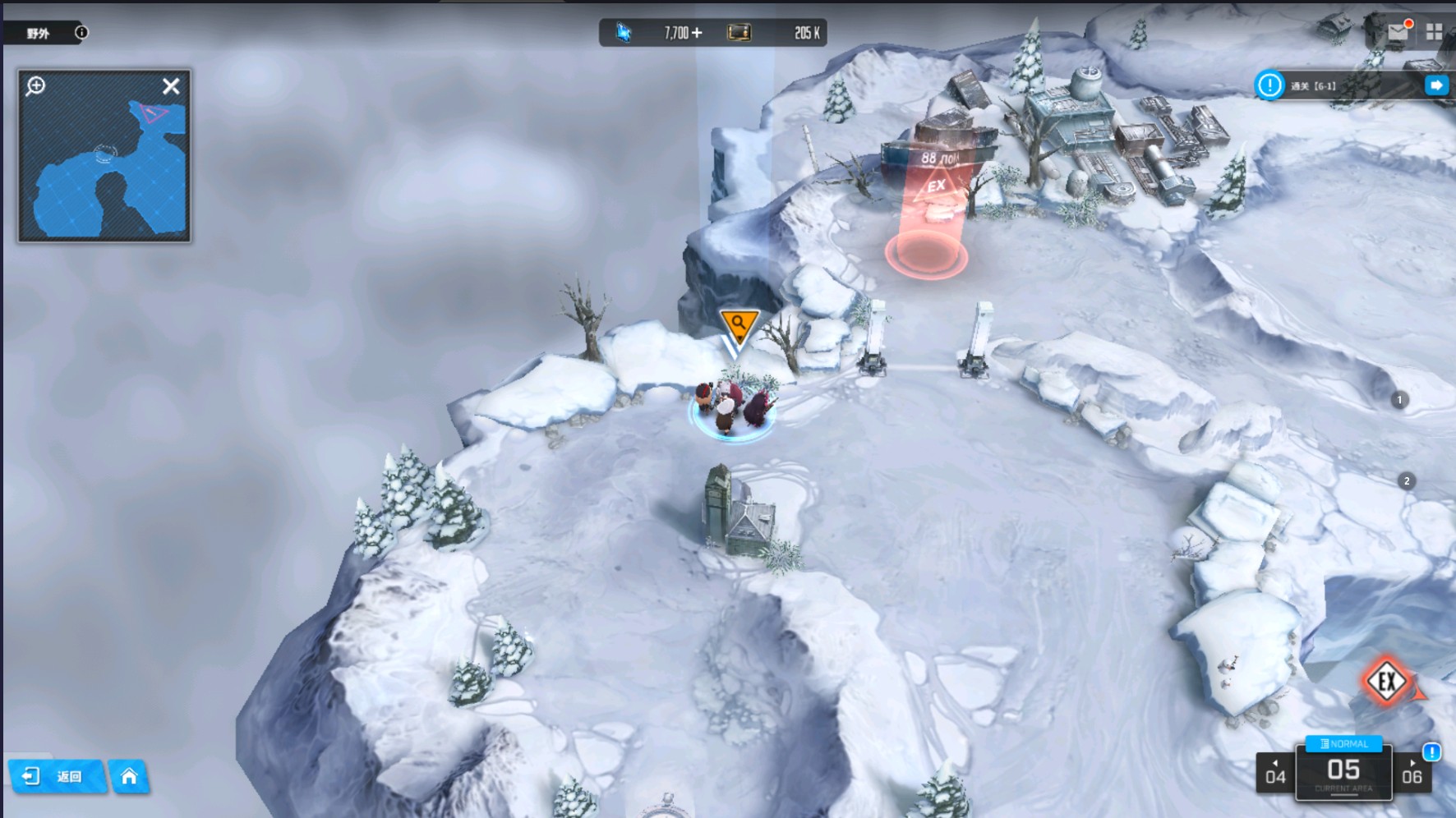The width and height of the screenshot is (1456, 818).
Task: Close the minimap panel
Action: tap(171, 86)
